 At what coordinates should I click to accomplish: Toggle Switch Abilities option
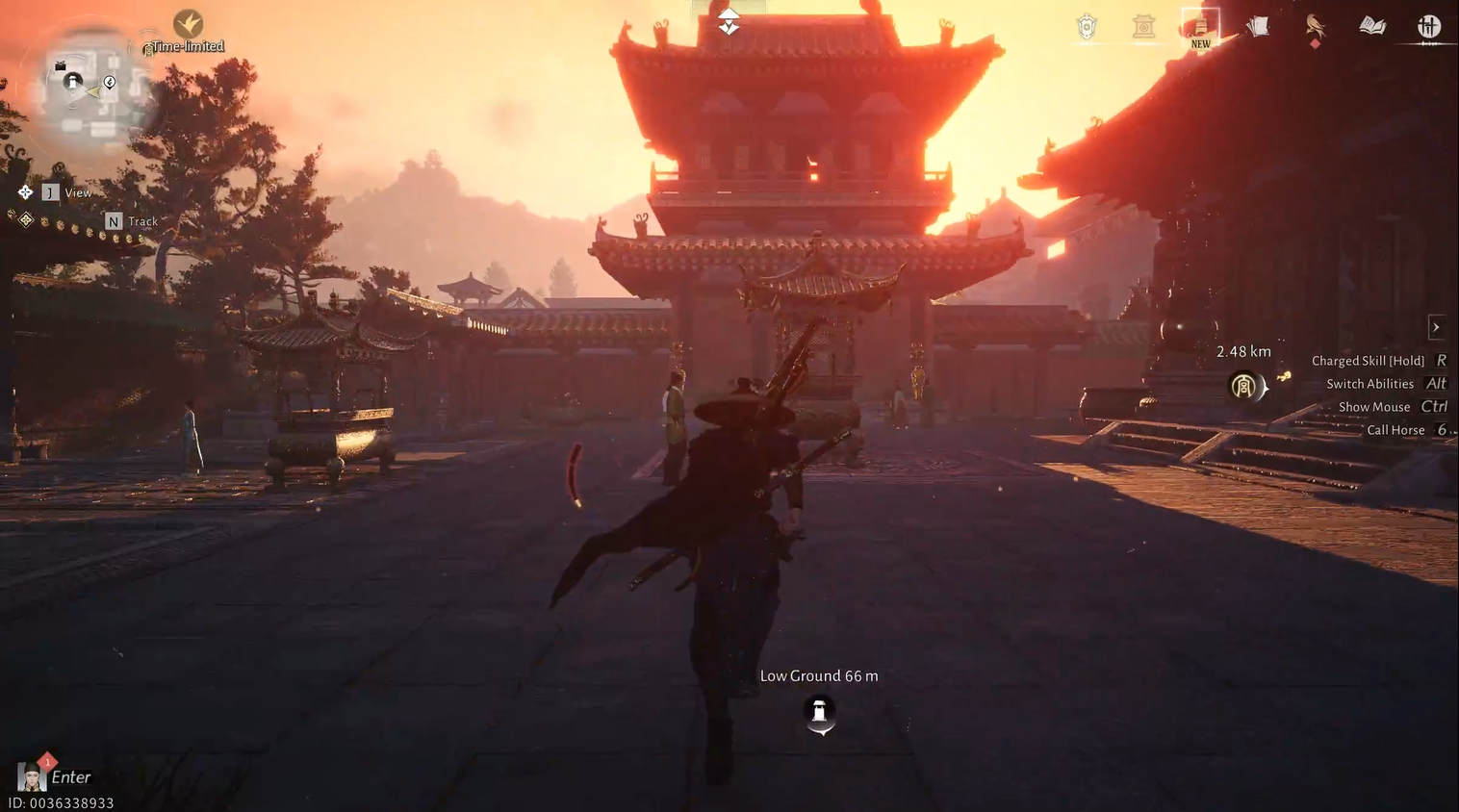[x=1370, y=383]
